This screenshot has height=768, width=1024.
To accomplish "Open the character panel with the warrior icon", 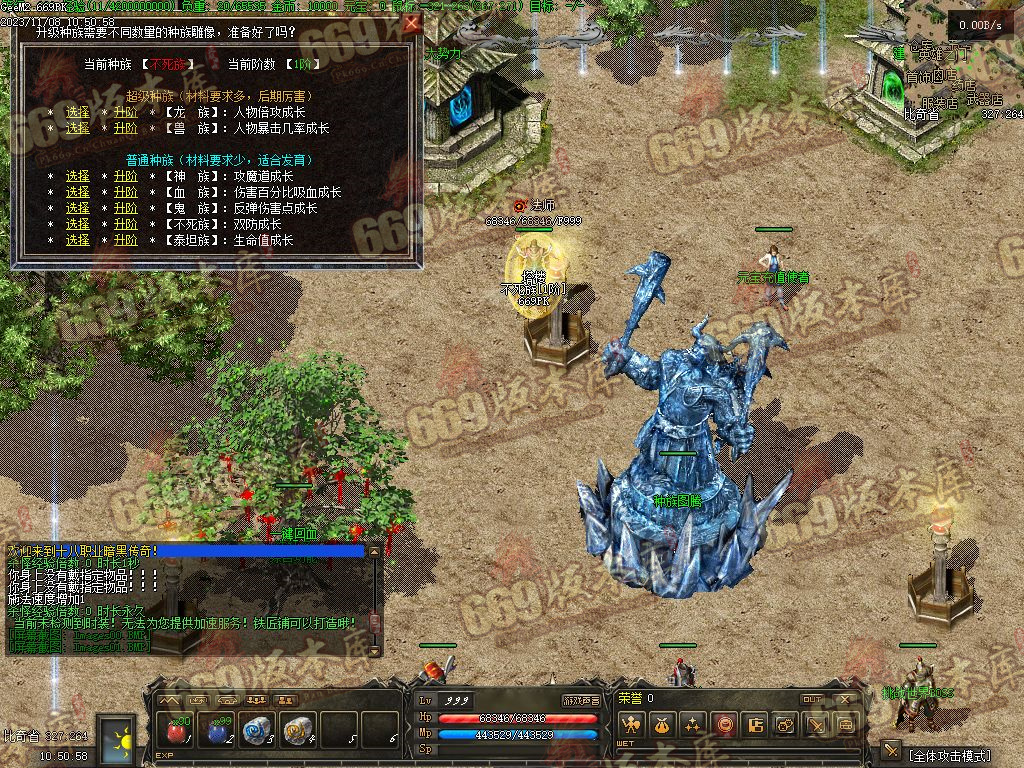I will pyautogui.click(x=630, y=725).
